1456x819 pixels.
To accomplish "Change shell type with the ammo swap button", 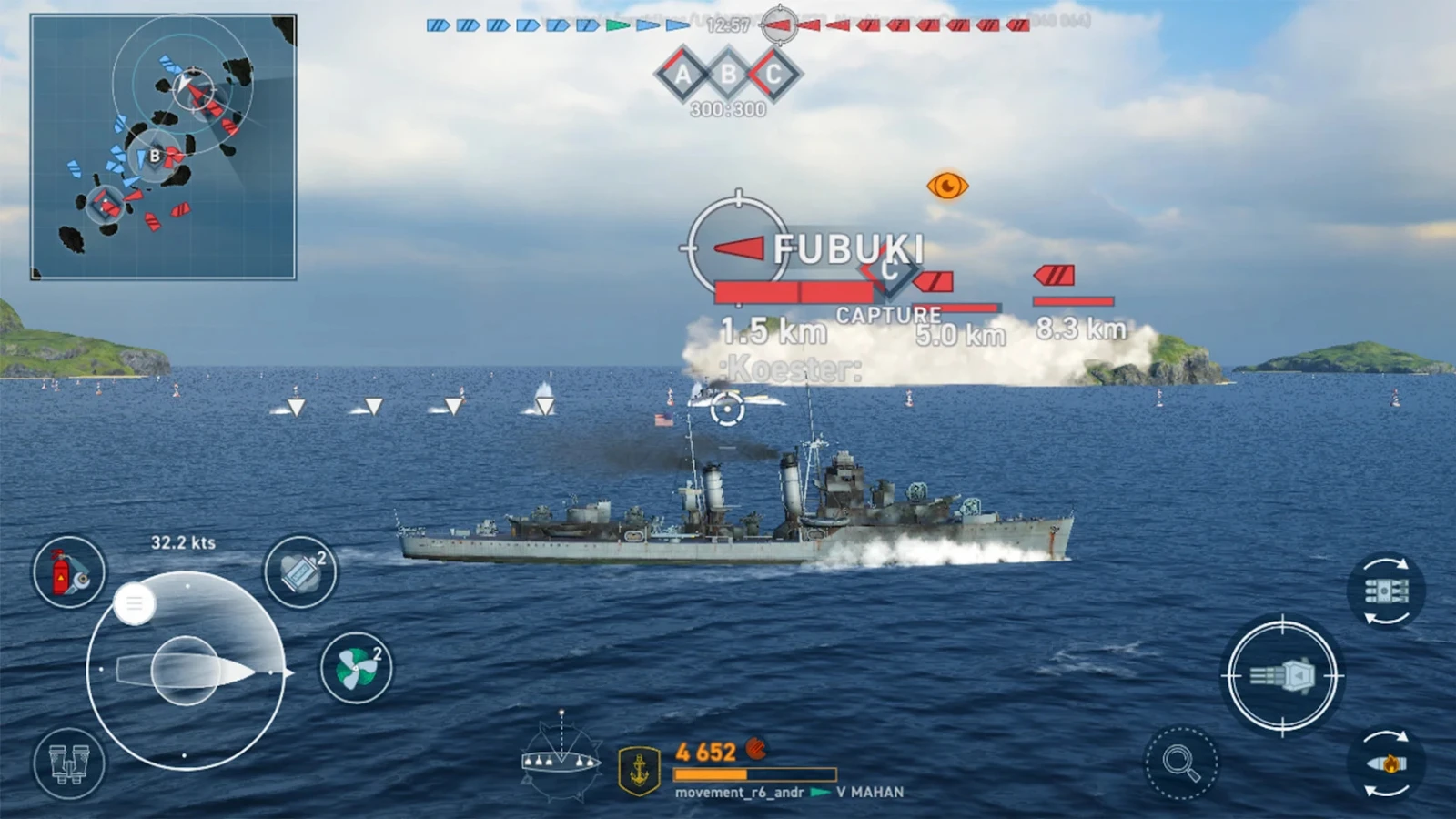I will (x=1385, y=763).
